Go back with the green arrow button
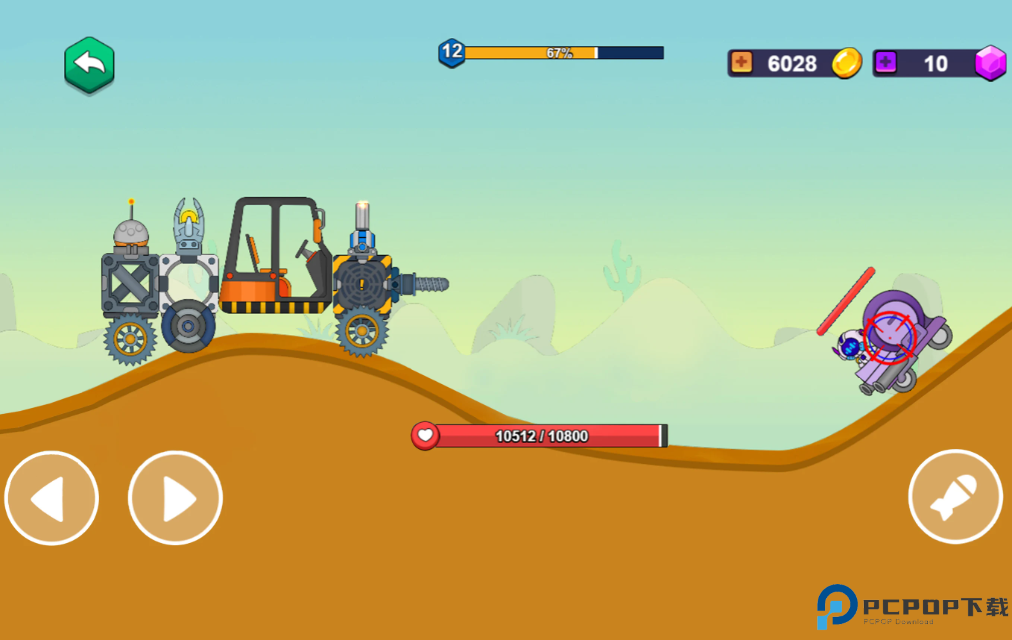The width and height of the screenshot is (1012, 640). pos(90,65)
